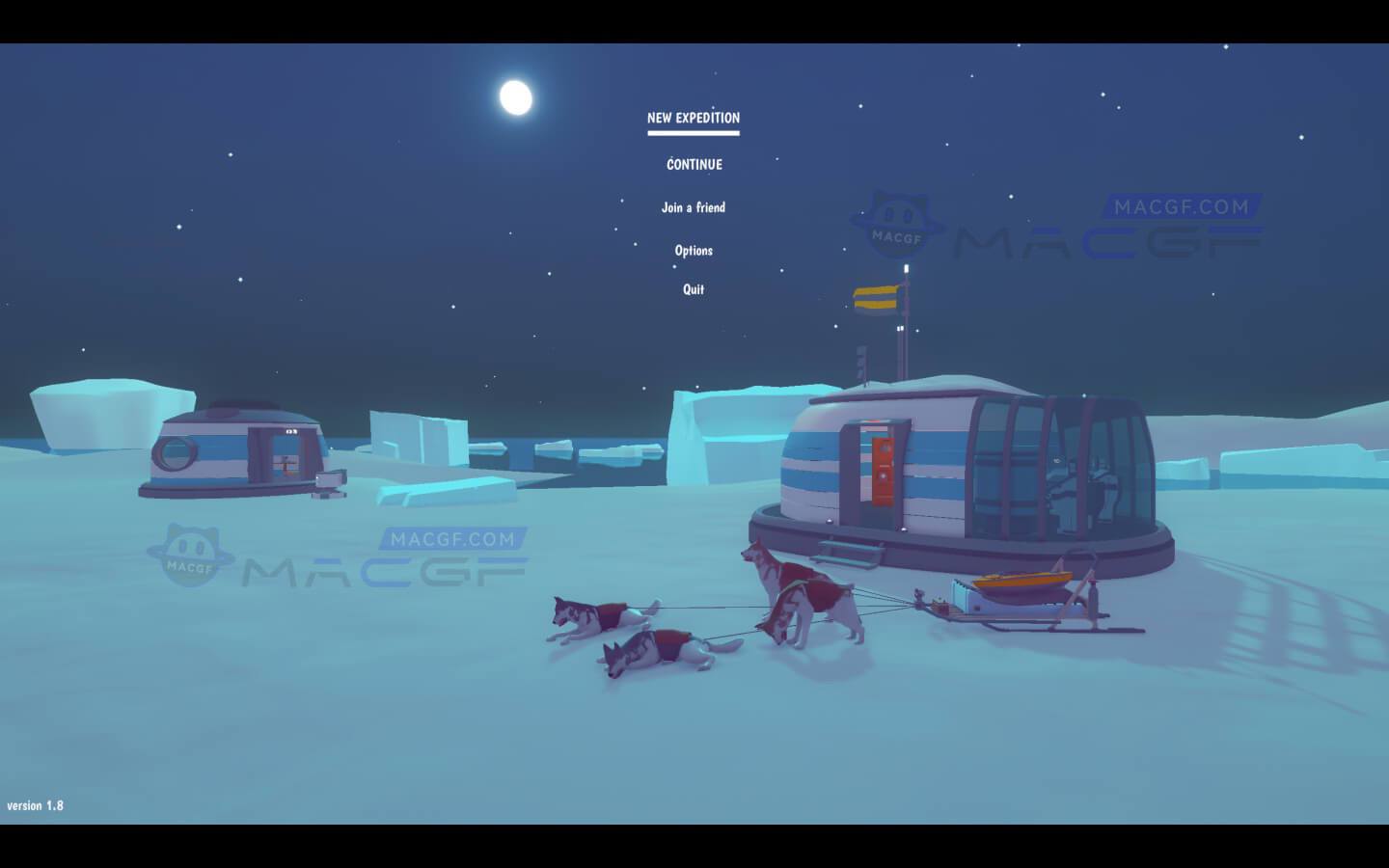Open the Options menu
Viewport: 1389px width, 868px height.
coord(694,251)
